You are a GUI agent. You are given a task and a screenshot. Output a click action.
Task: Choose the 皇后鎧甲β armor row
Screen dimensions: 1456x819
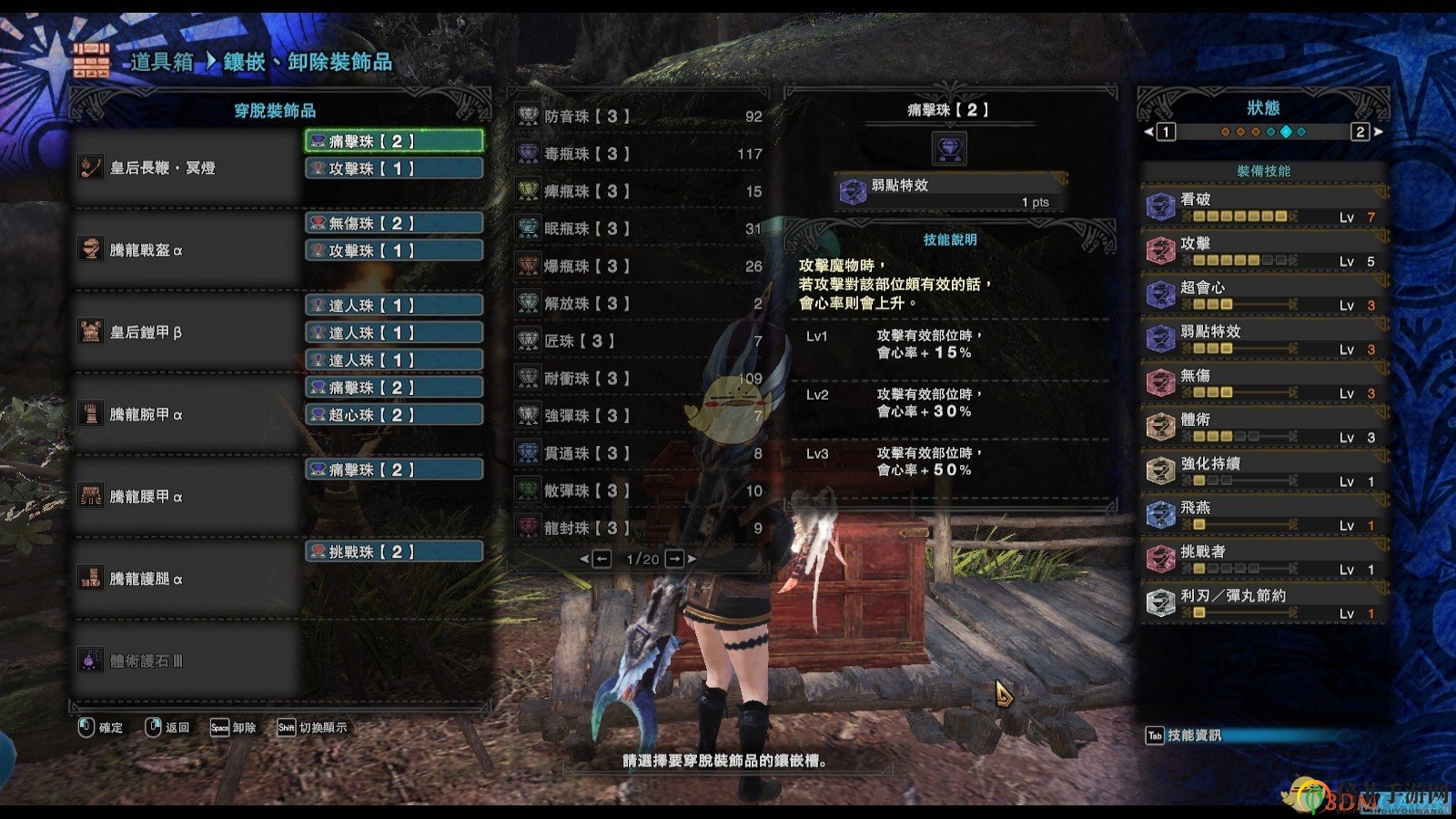click(187, 332)
